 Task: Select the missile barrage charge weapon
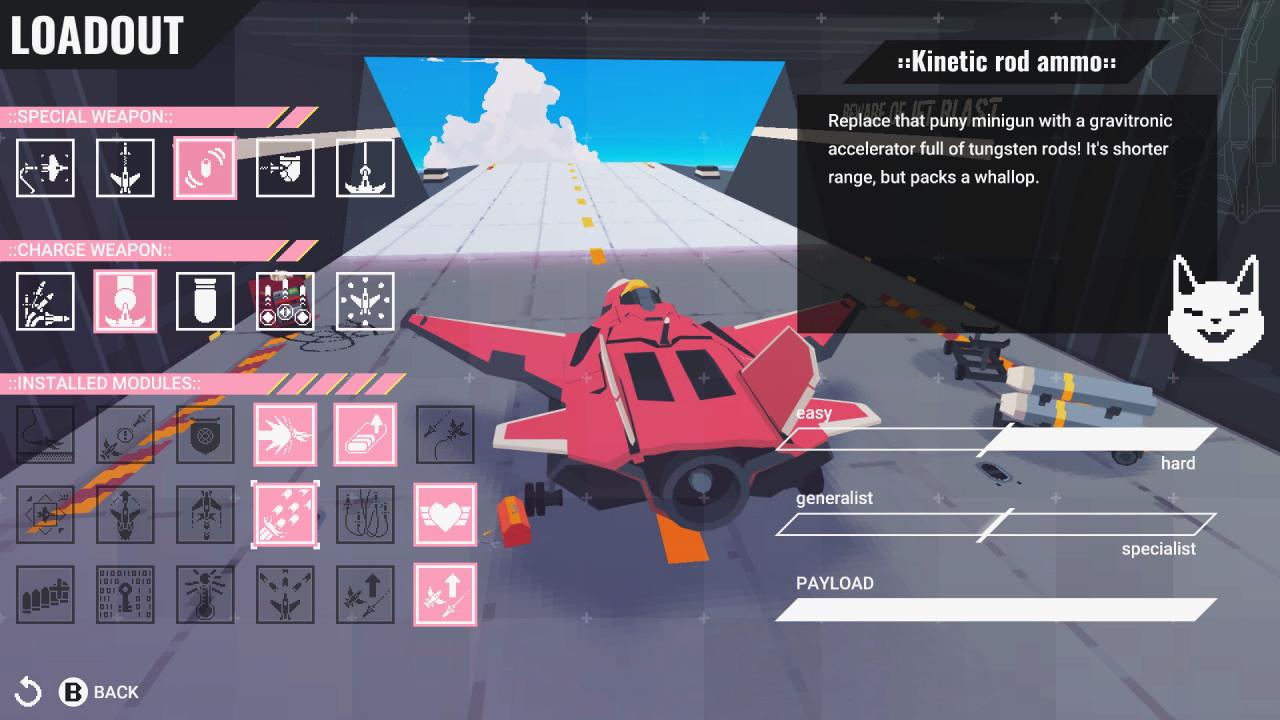(45, 301)
